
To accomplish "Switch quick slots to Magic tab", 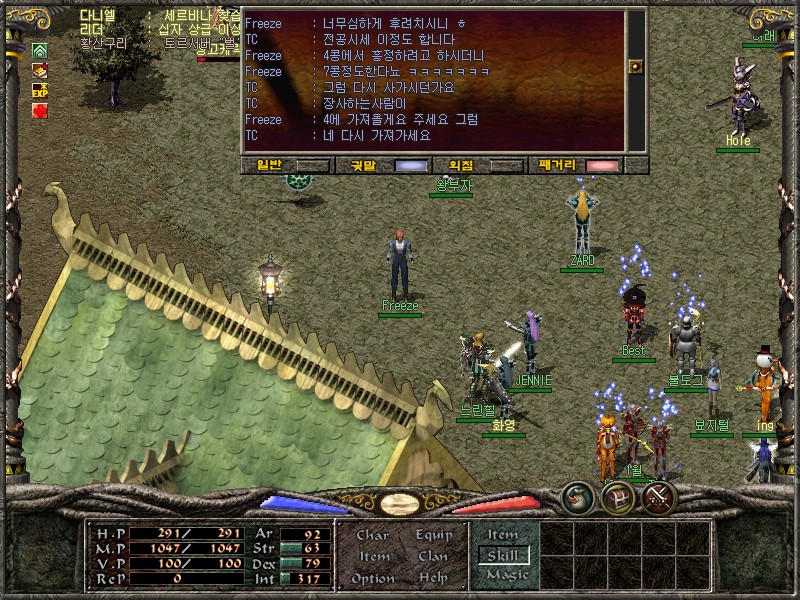I will tap(502, 576).
